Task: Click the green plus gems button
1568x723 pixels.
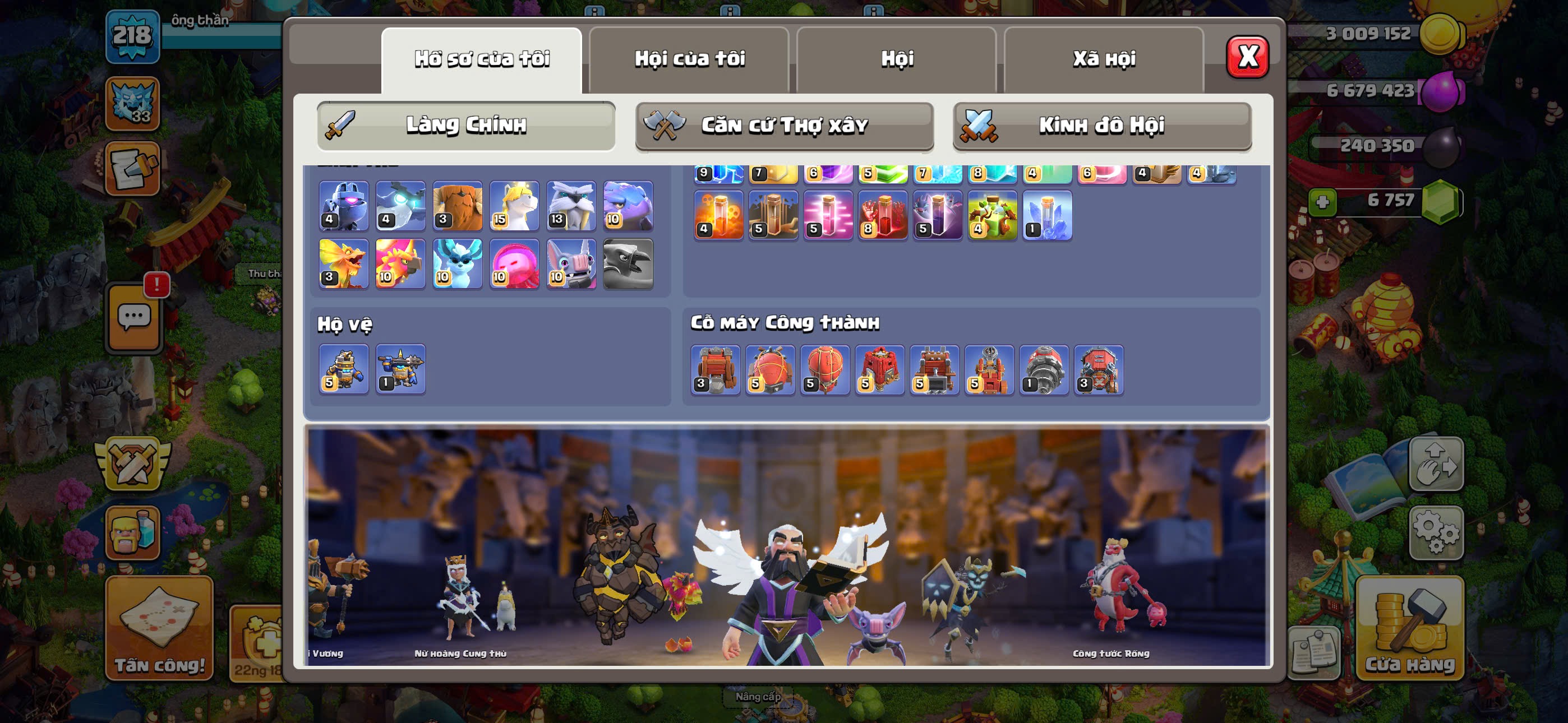Action: coord(1322,201)
